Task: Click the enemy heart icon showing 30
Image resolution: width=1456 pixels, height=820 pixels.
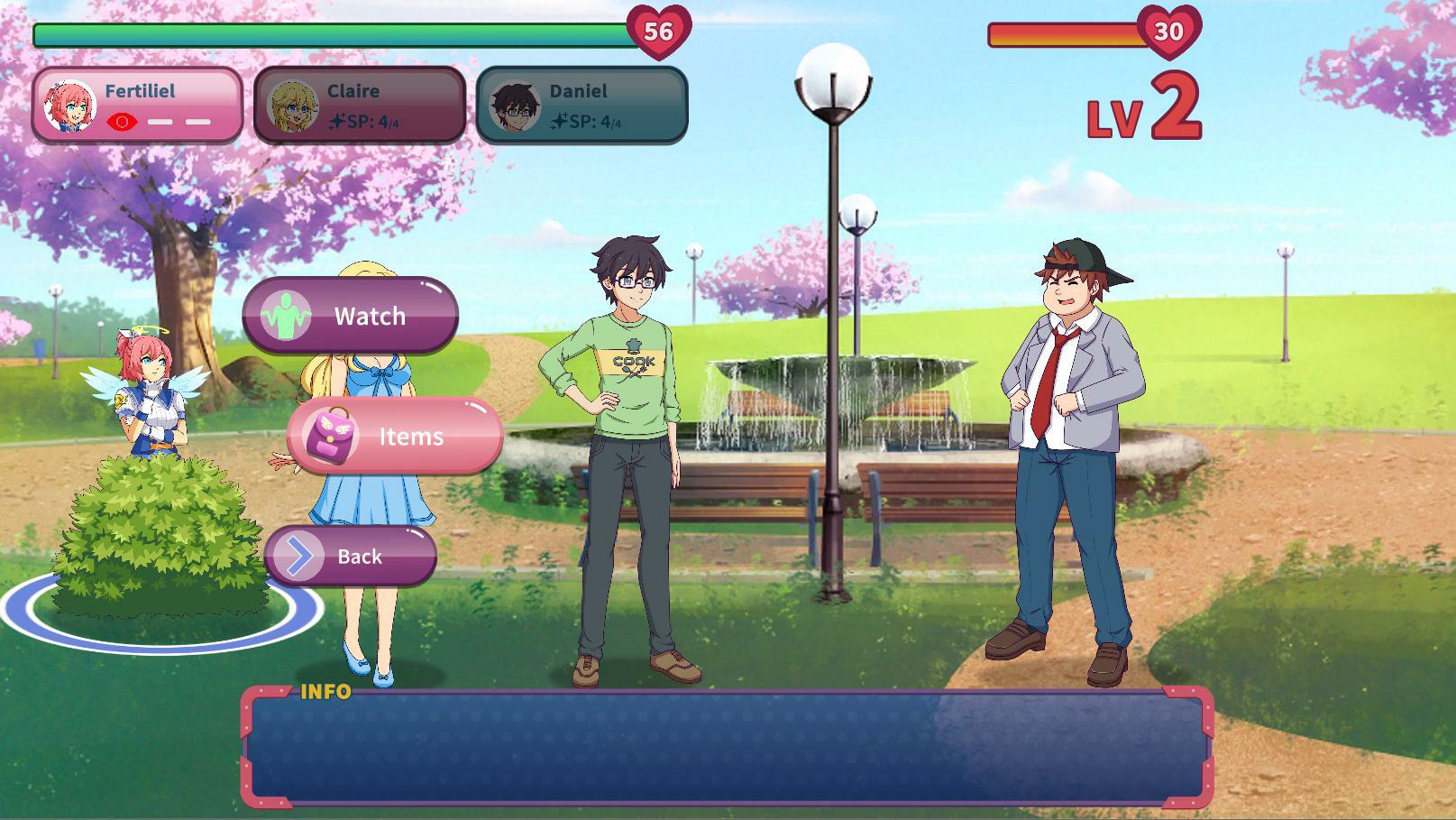Action: pos(1168,32)
